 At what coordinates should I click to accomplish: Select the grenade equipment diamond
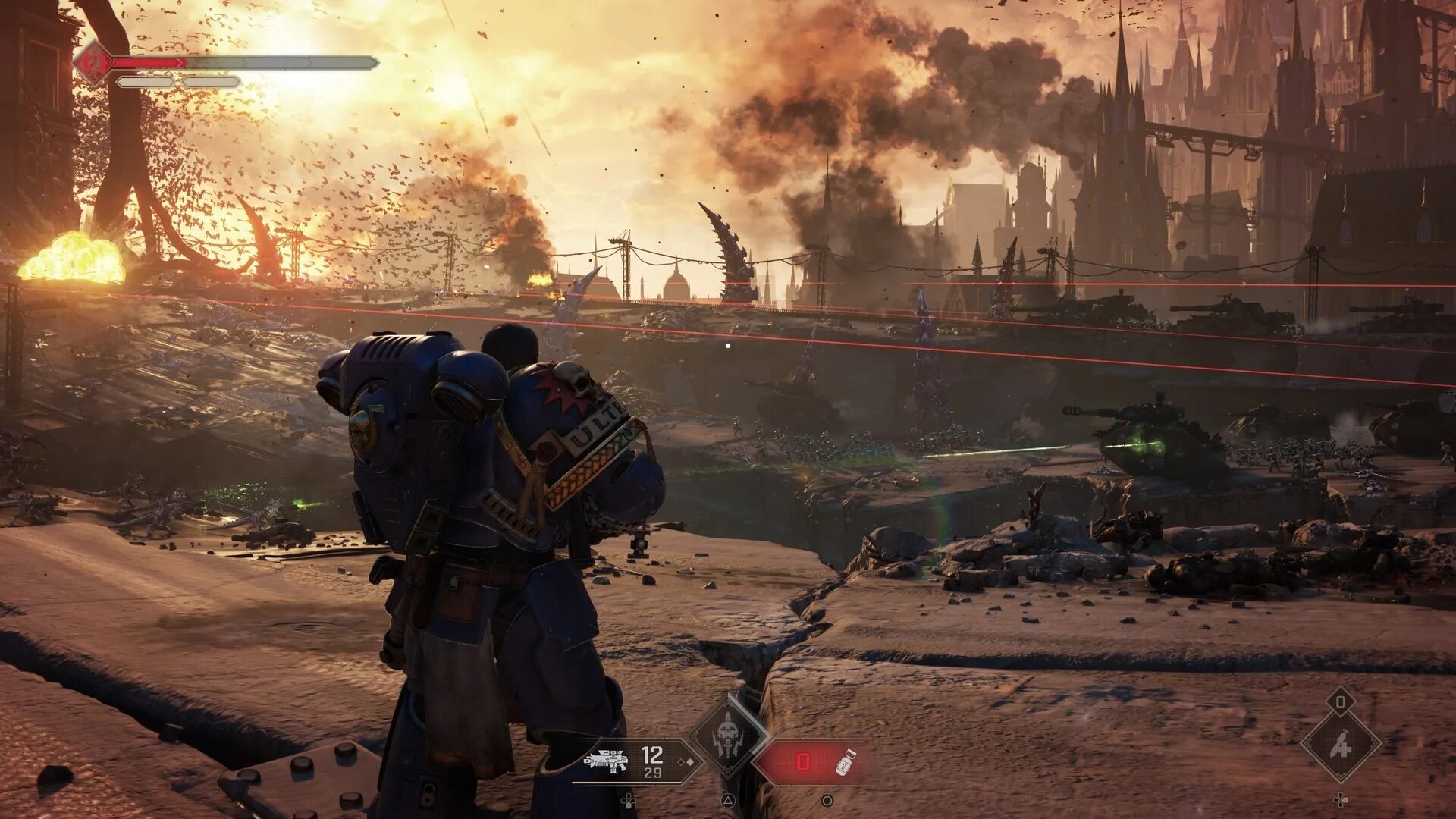pyautogui.click(x=1340, y=746)
